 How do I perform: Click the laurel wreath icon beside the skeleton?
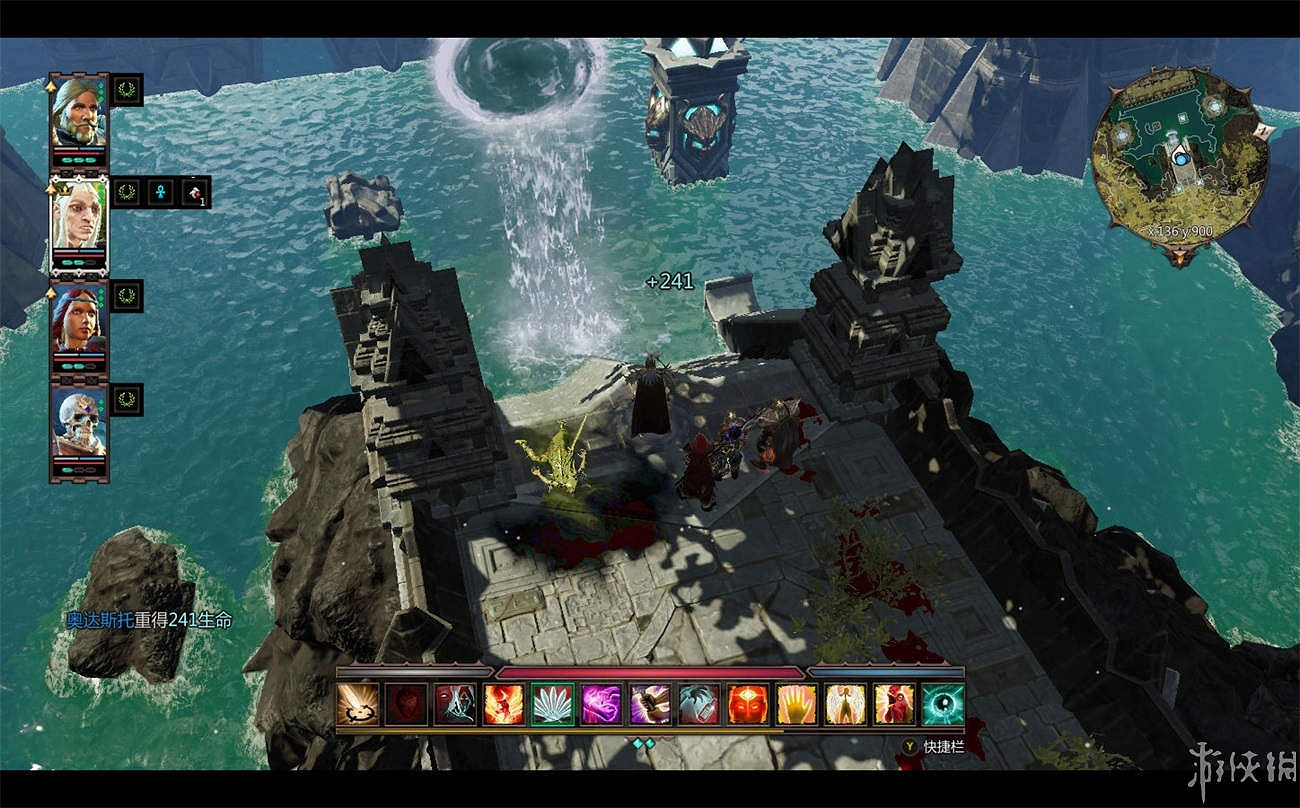pos(127,400)
